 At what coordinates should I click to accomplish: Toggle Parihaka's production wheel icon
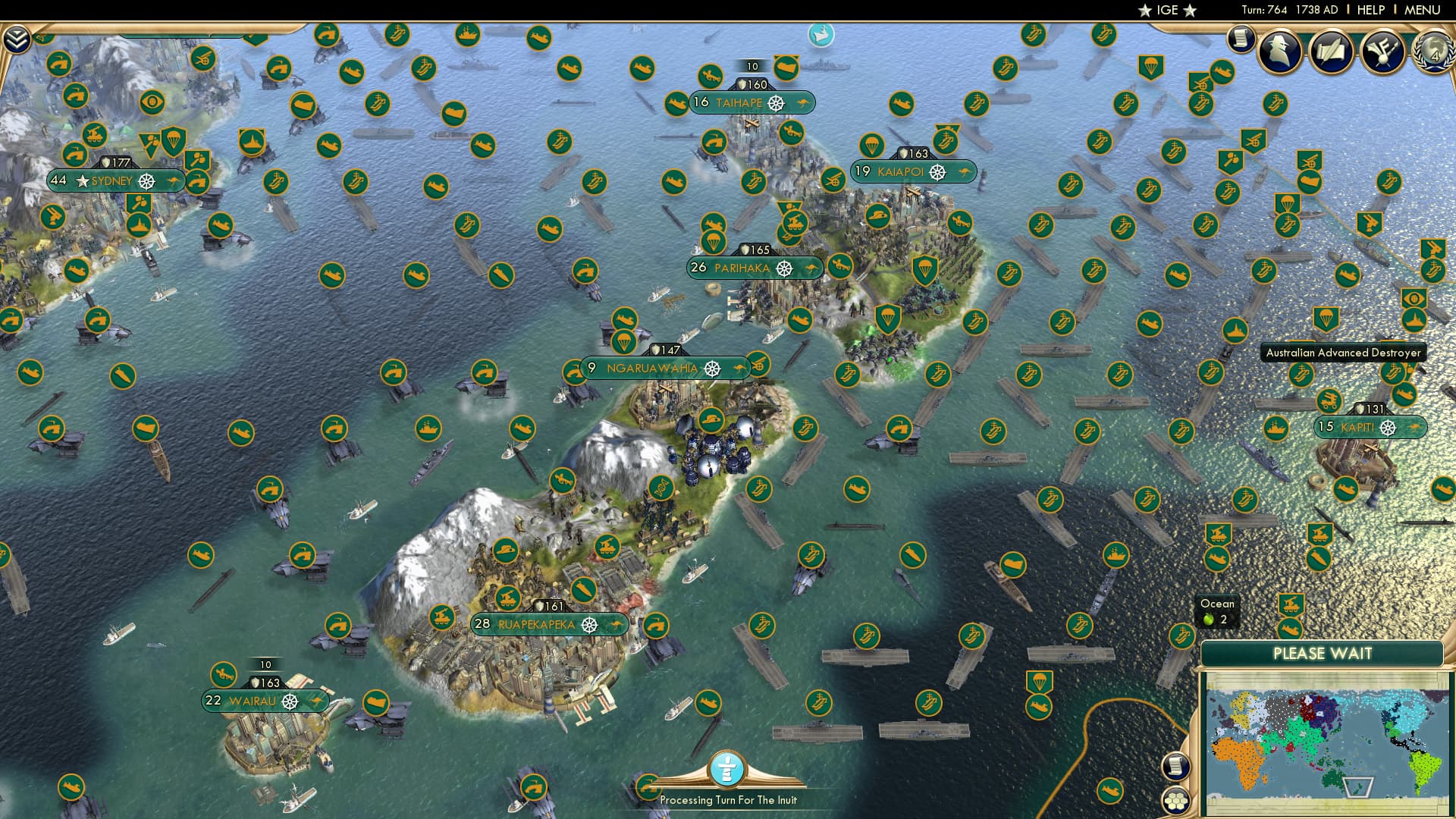(x=785, y=268)
